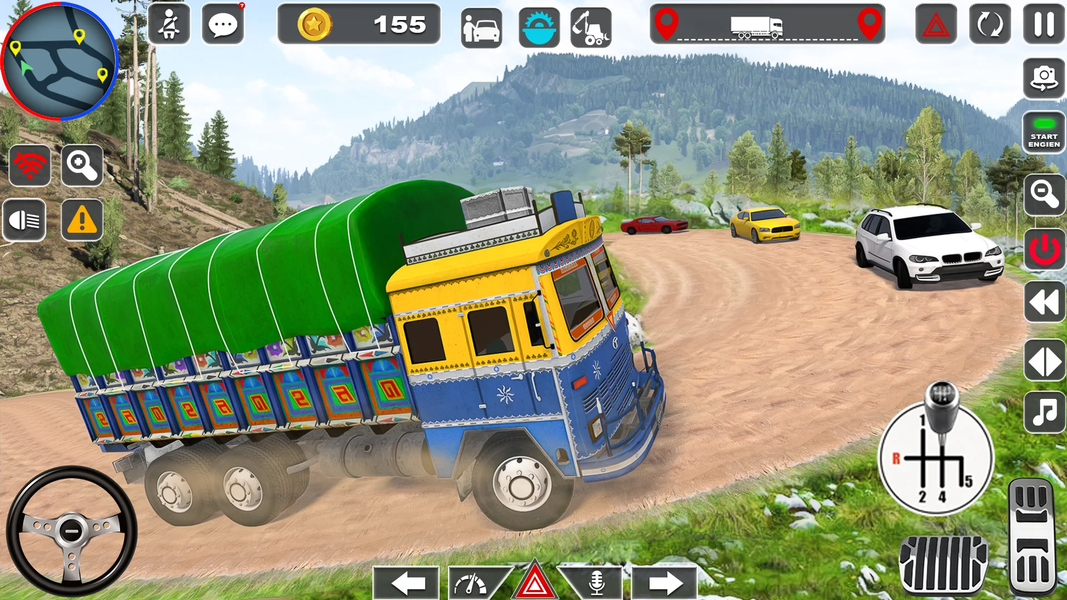Hit the red power button
This screenshot has width=1067, height=600.
coord(1043,248)
